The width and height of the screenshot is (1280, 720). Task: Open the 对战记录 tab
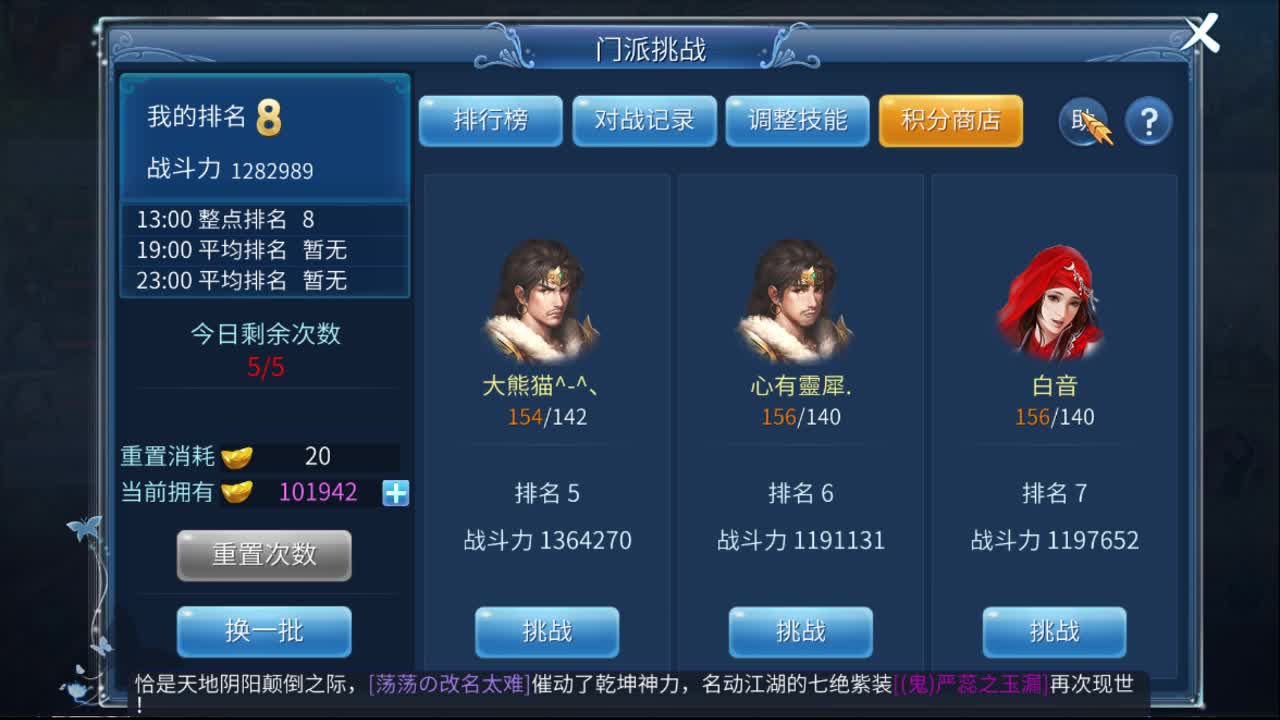tap(644, 120)
